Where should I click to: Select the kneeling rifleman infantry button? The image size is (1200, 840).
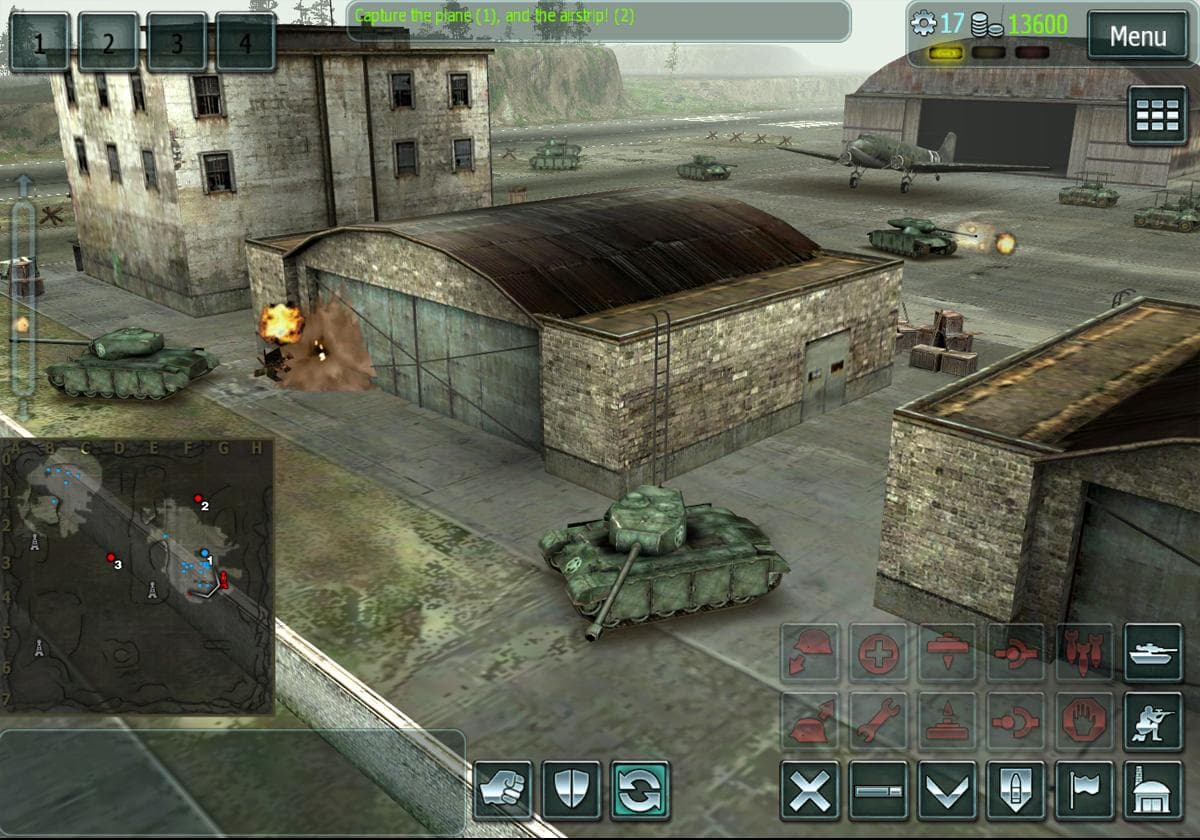(1153, 721)
